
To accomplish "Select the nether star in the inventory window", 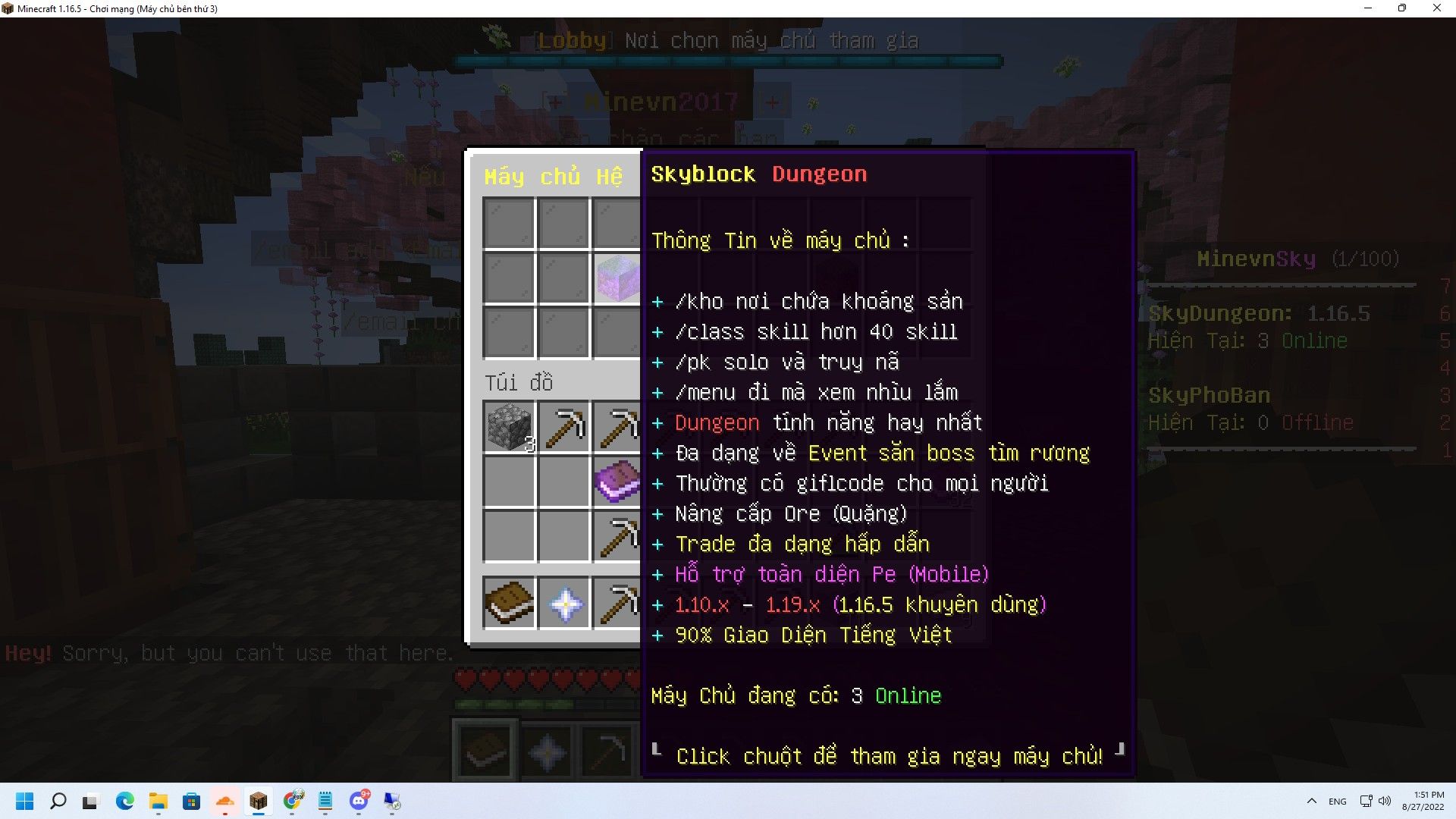I will point(564,604).
